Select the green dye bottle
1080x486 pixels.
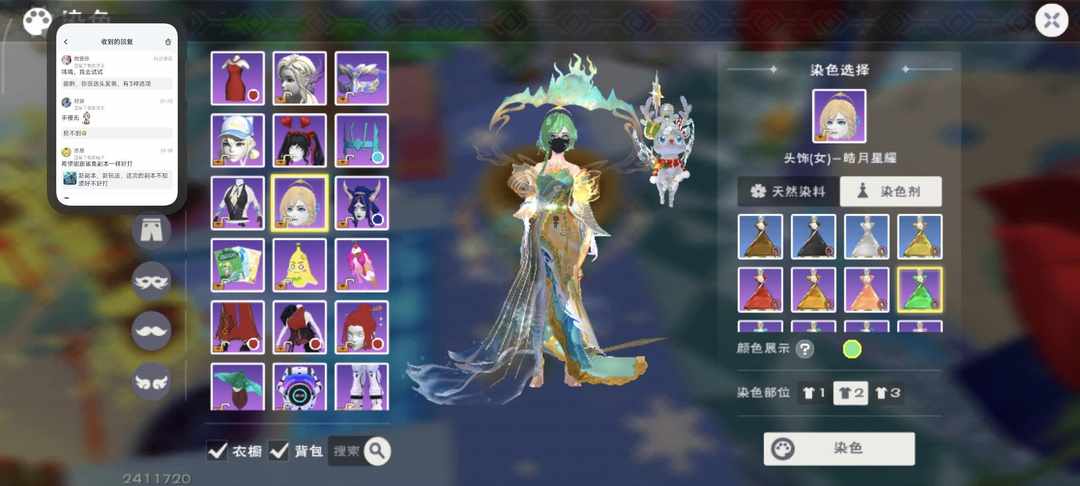(x=919, y=290)
